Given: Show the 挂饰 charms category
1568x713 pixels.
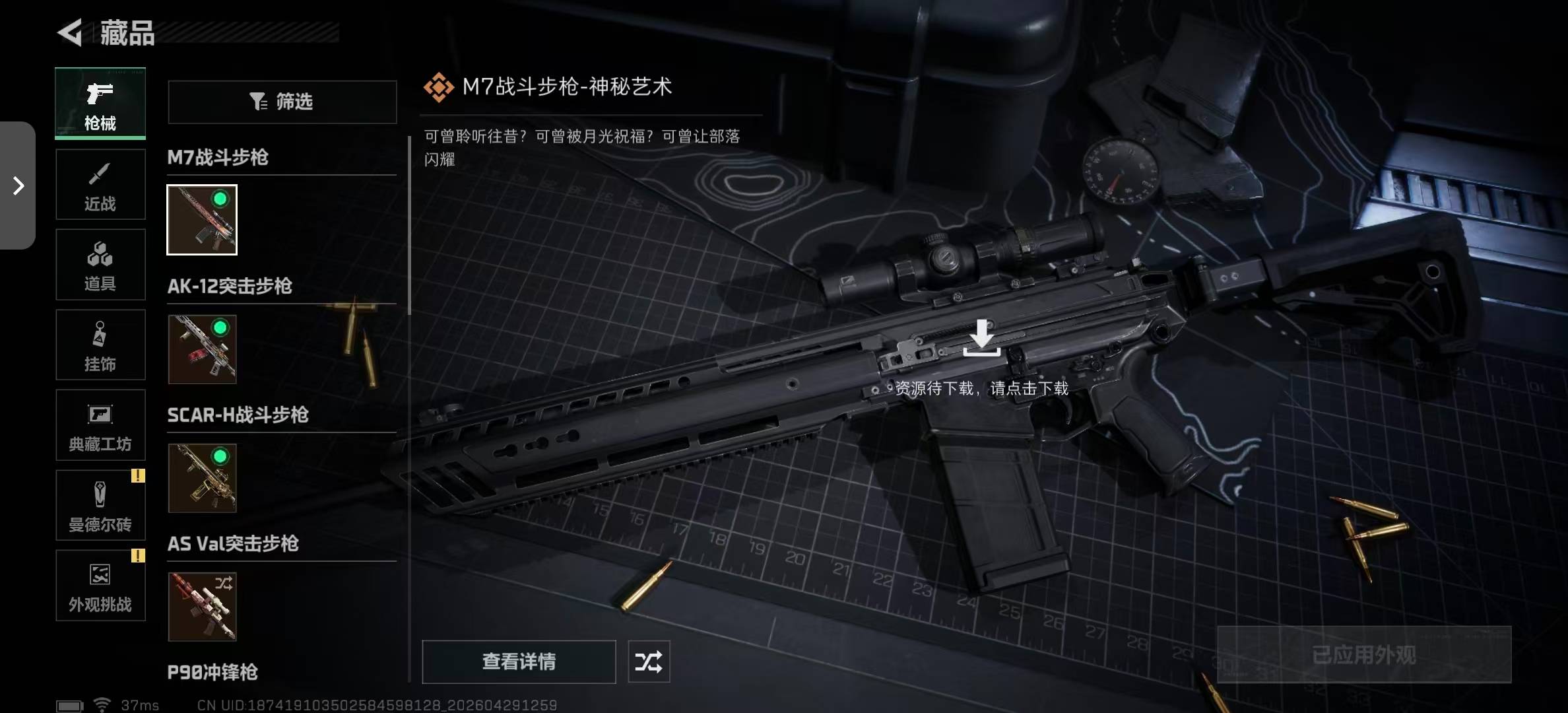Looking at the screenshot, I should [x=100, y=345].
